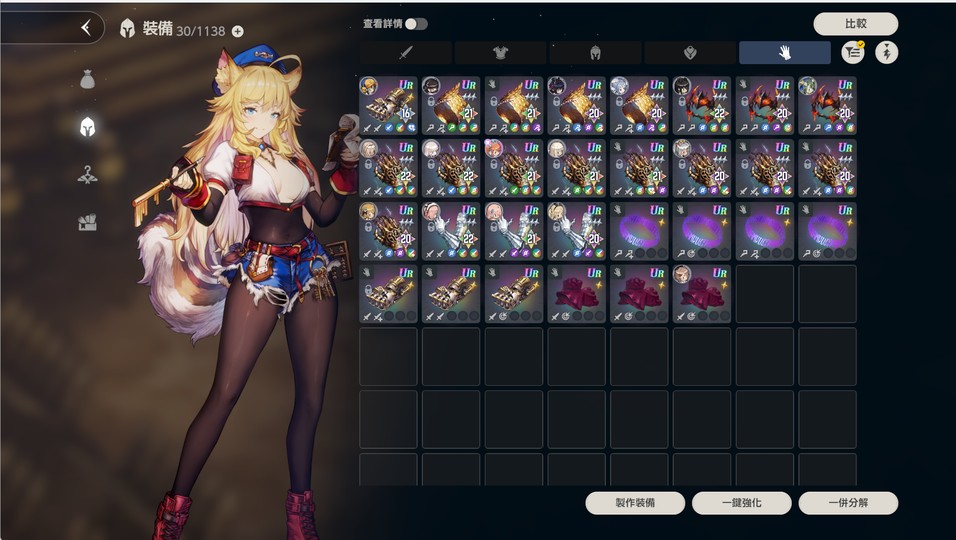Select the first crimson gloves without portrait
The image size is (956, 540).
point(576,294)
